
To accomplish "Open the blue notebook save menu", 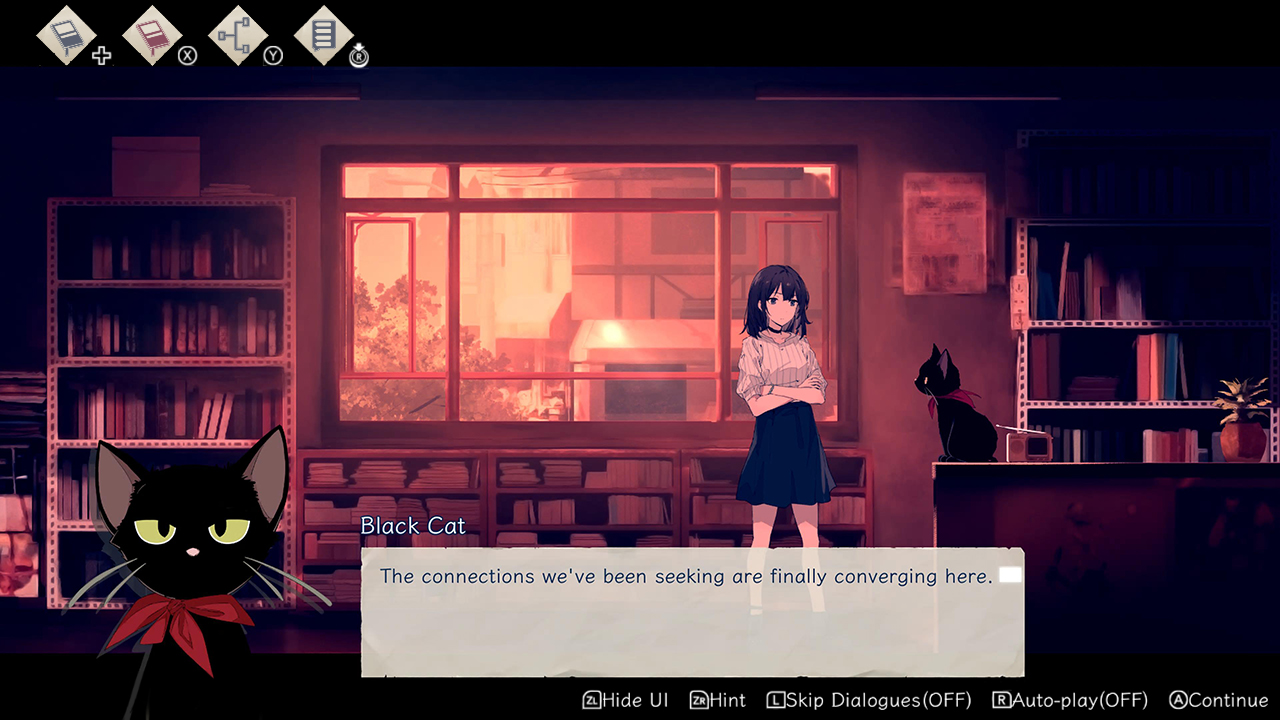I will [x=64, y=35].
